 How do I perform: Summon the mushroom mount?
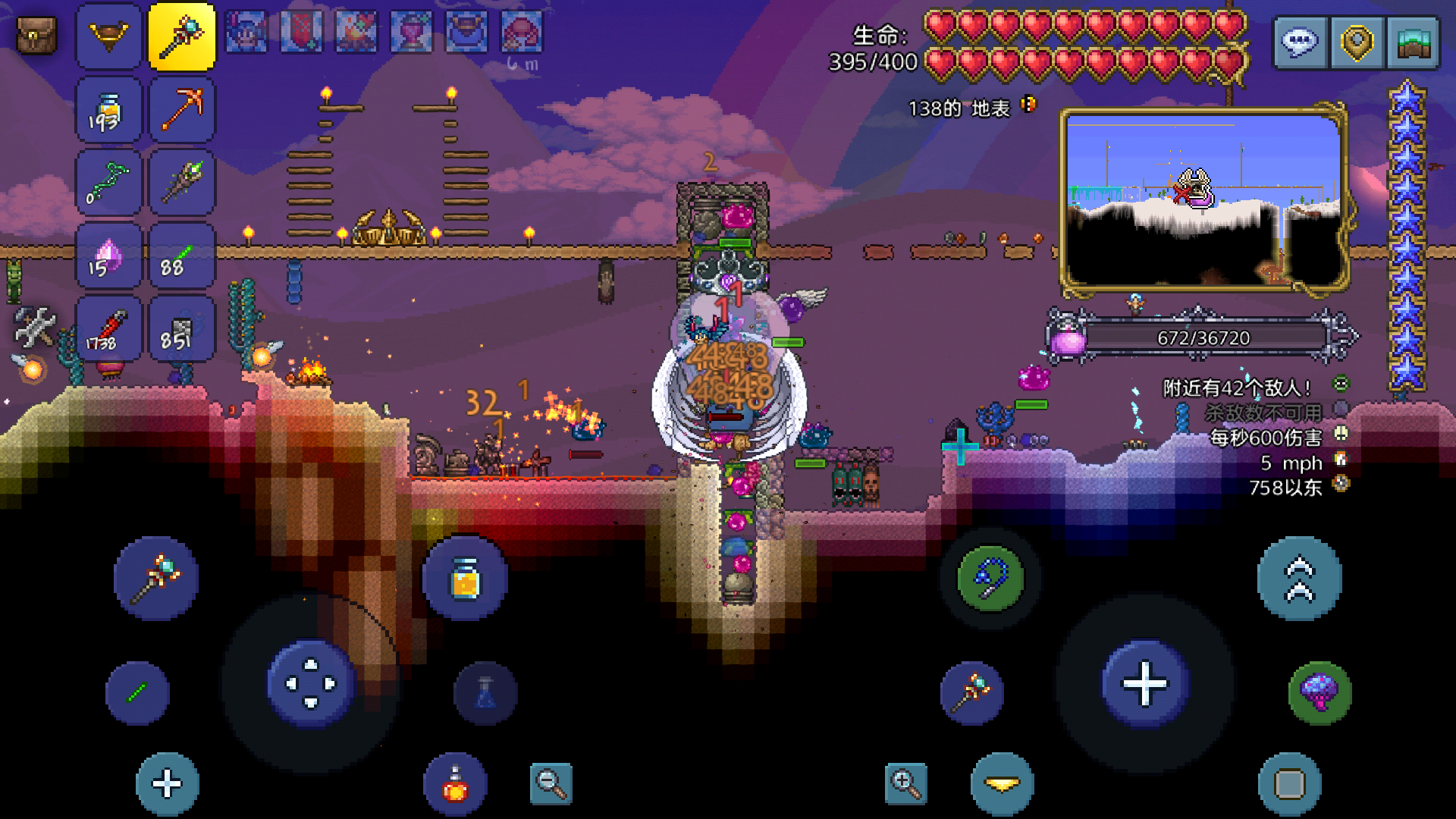click(x=1319, y=692)
